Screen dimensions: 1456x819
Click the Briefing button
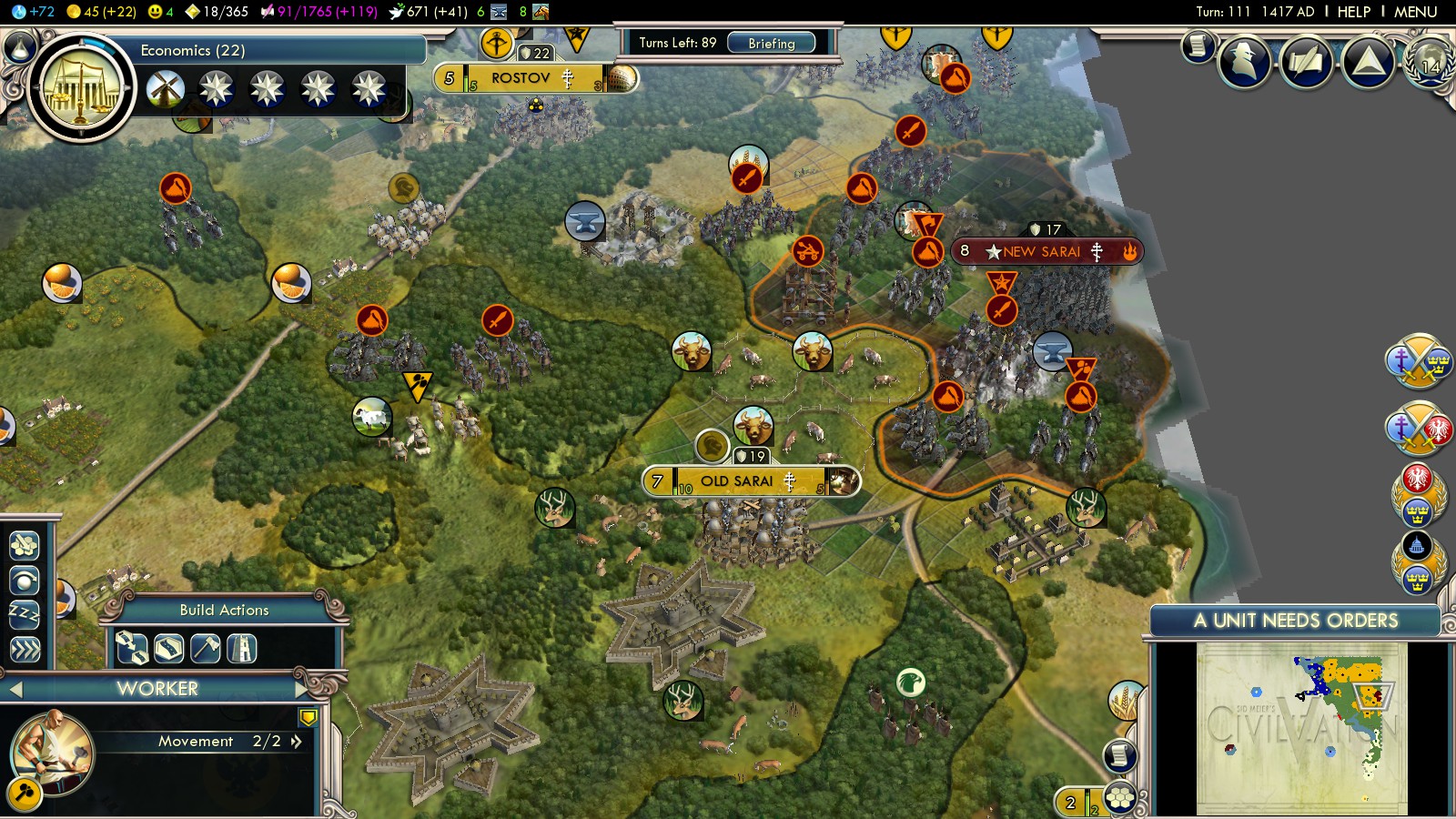point(771,43)
